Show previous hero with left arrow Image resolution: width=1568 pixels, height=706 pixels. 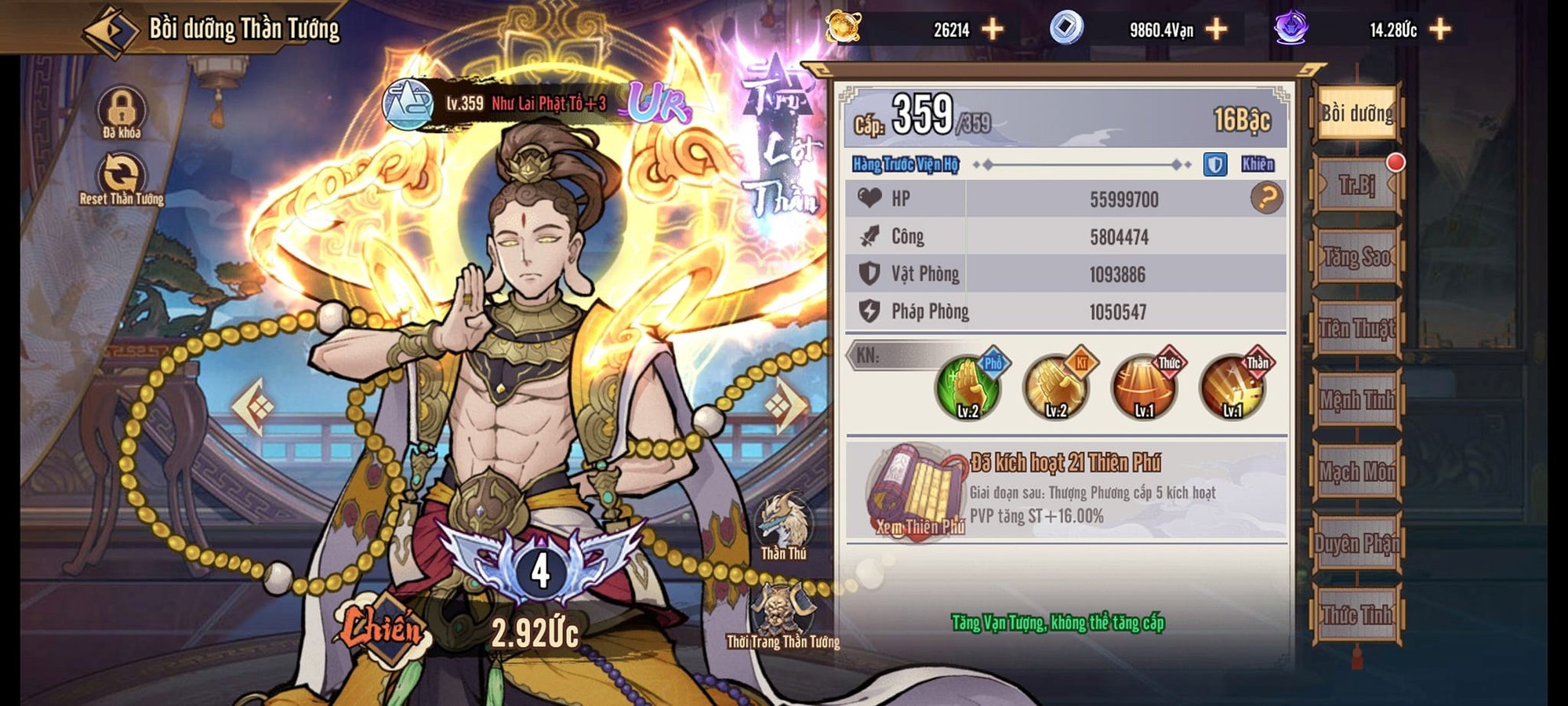253,406
